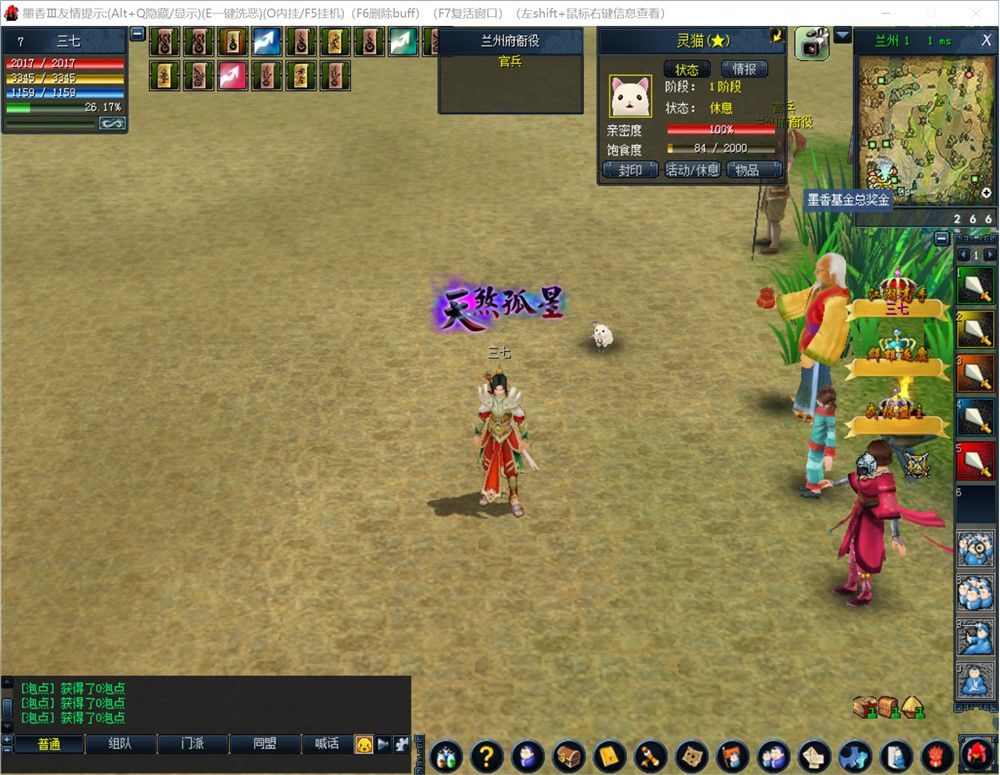Select the pink arrow buff icon

[x=232, y=76]
